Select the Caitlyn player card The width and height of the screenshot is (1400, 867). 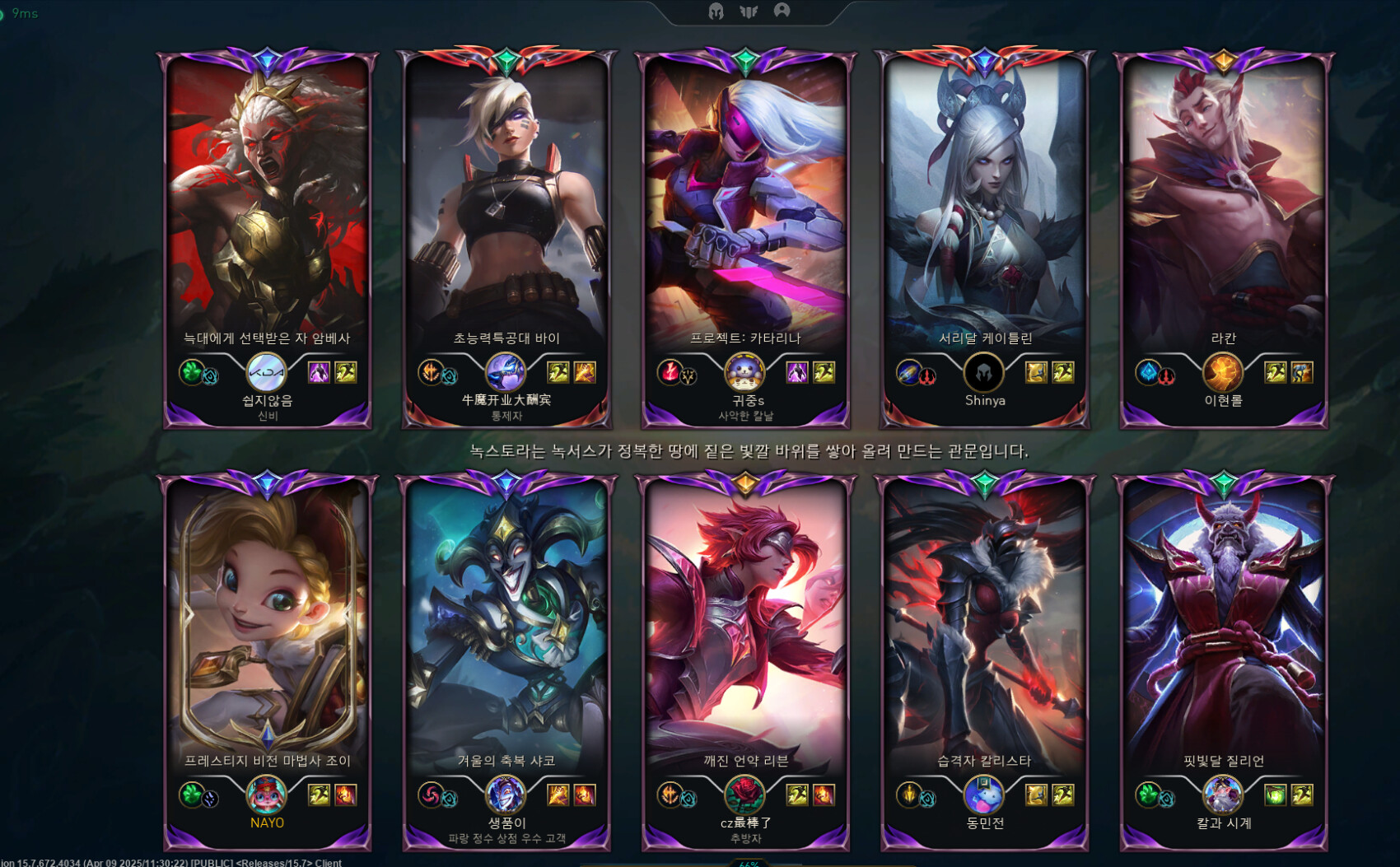[984, 206]
